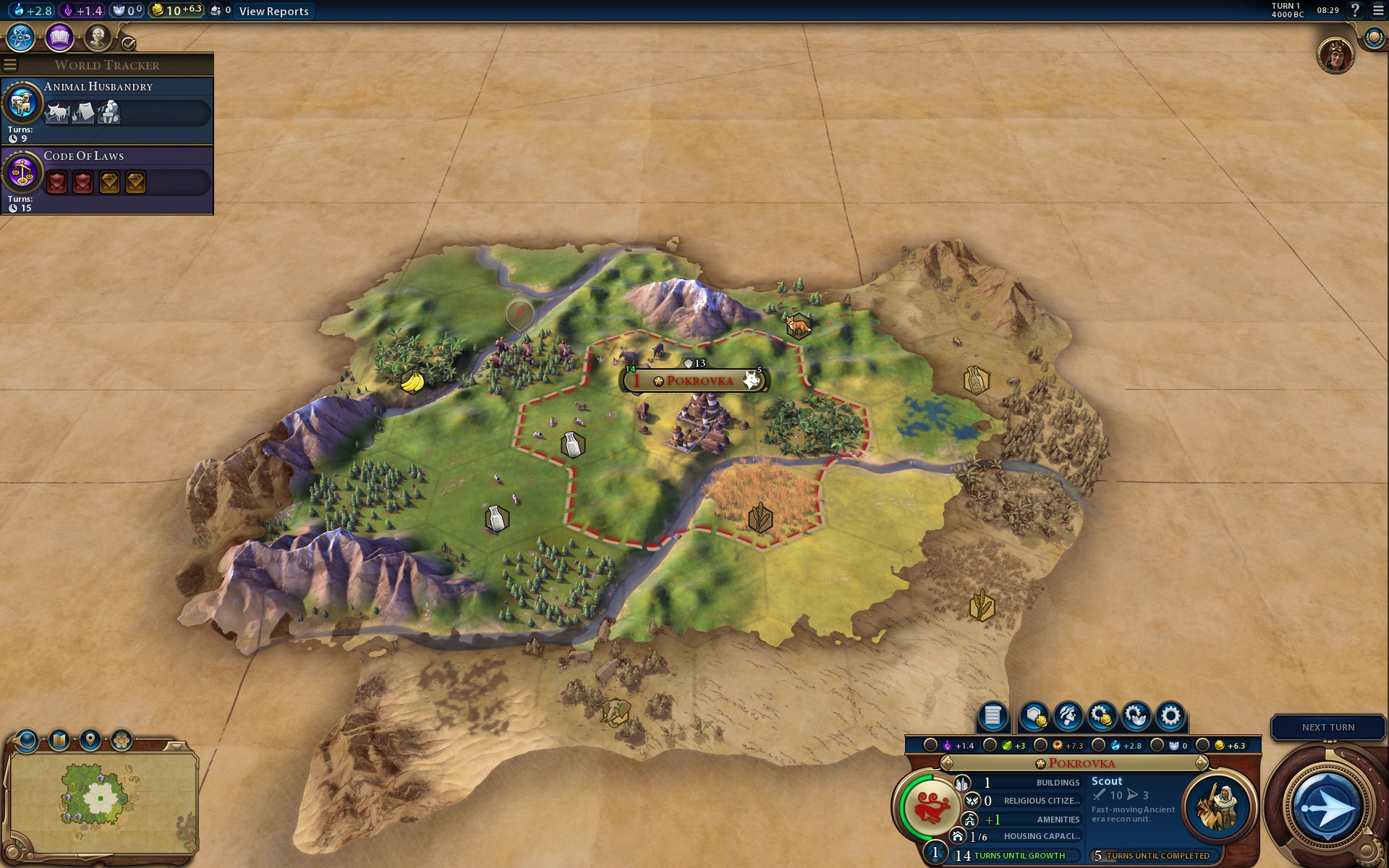The width and height of the screenshot is (1389, 868).
Task: Select the Scout production portrait
Action: [1218, 807]
